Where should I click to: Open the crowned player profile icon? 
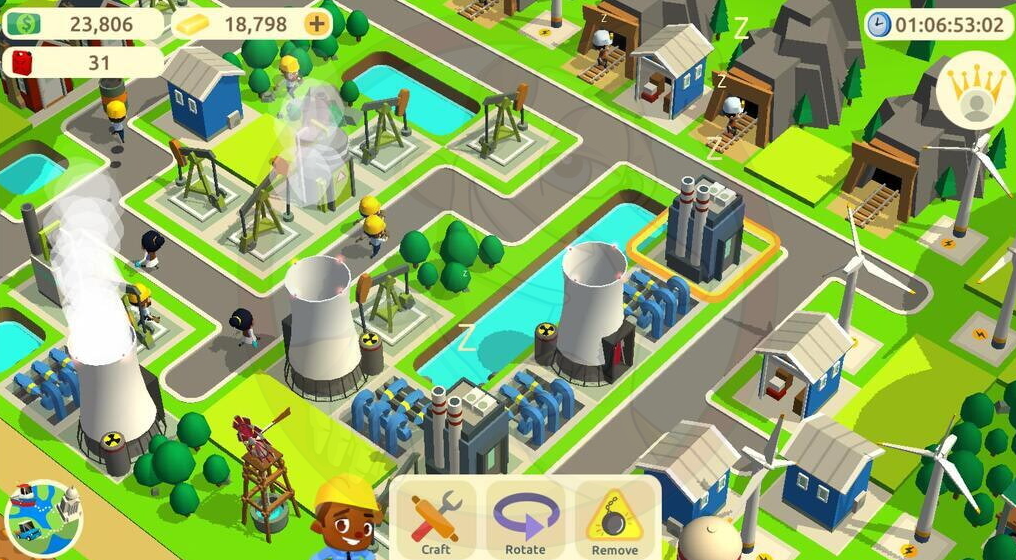pyautogui.click(x=972, y=91)
